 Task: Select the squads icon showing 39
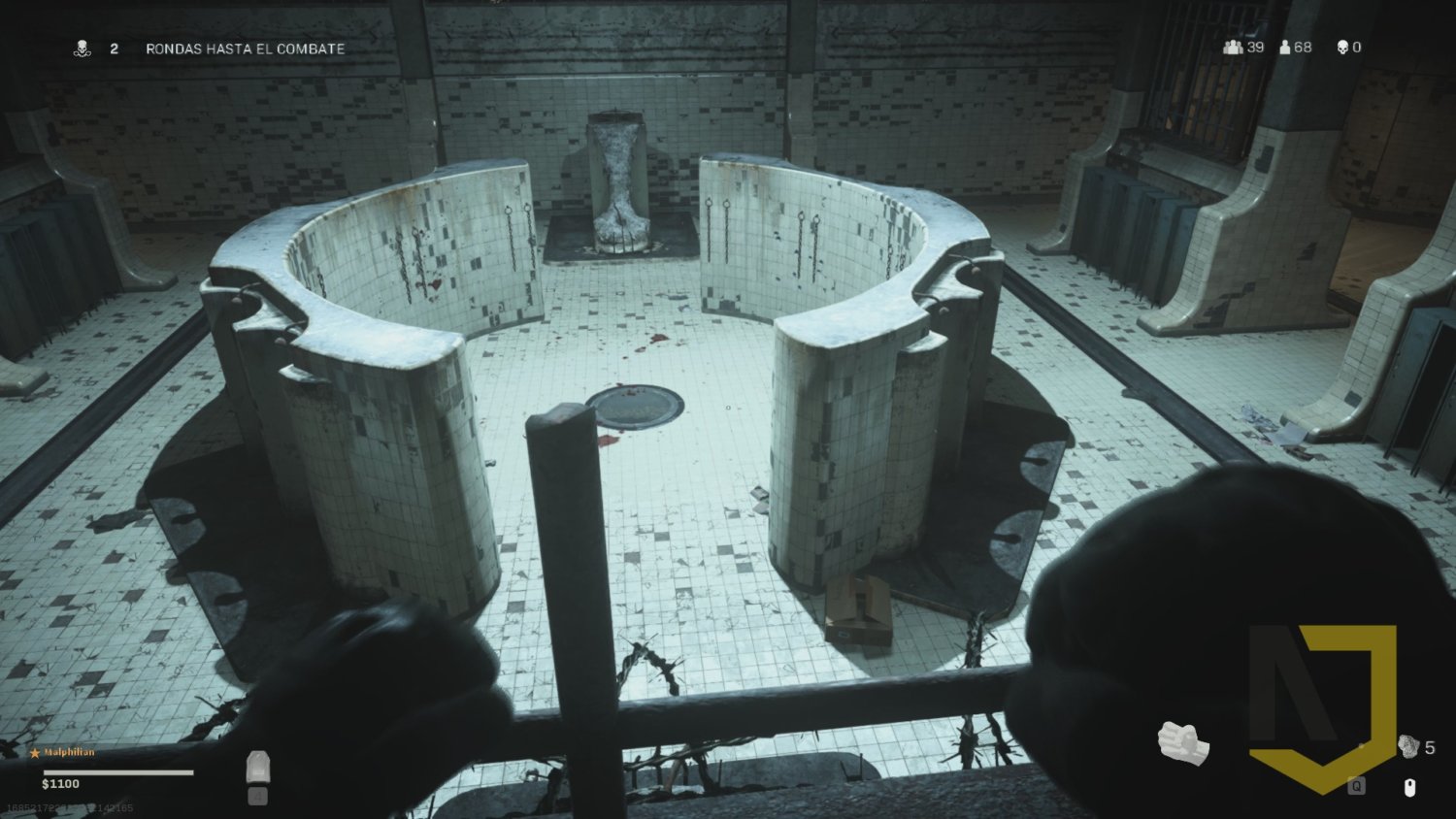click(1231, 46)
